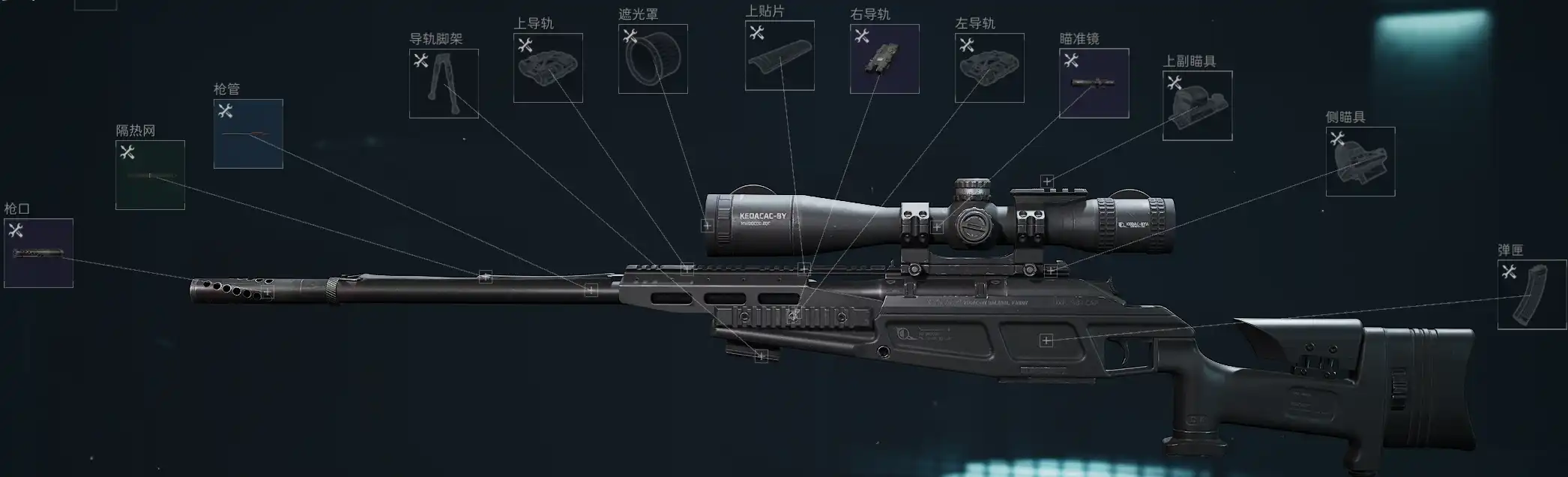1568x477 pixels.
Task: Choose the 上副瞄具 top secondary sight slot
Action: point(1197,106)
